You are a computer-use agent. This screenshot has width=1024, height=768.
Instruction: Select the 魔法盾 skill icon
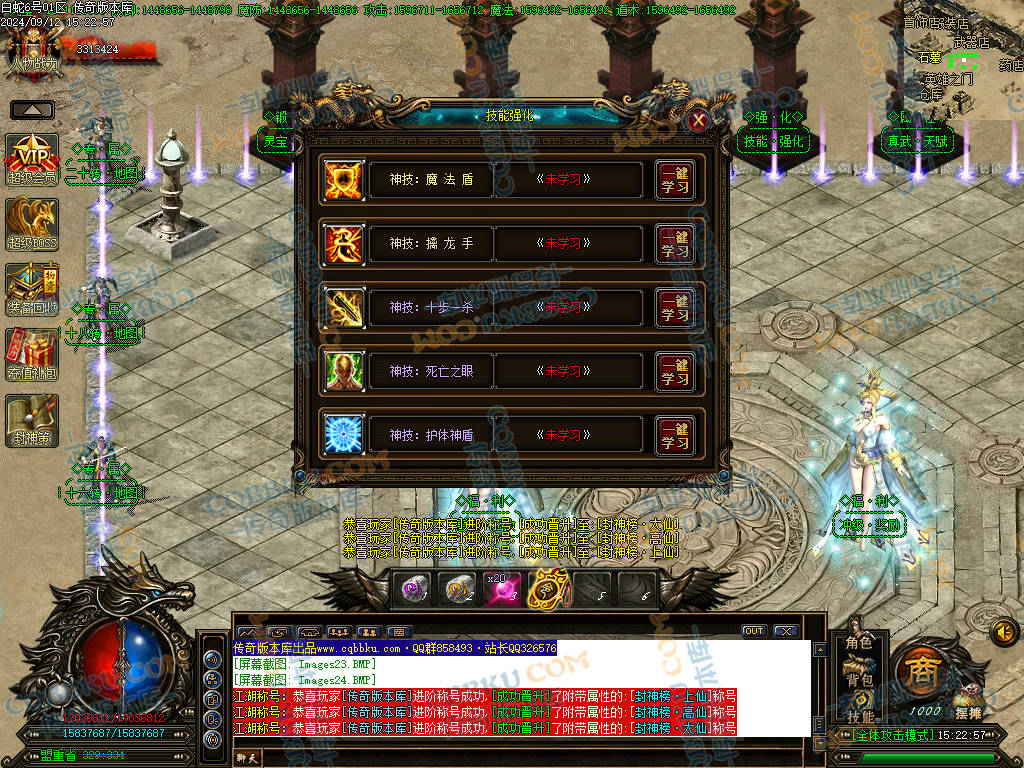click(344, 180)
